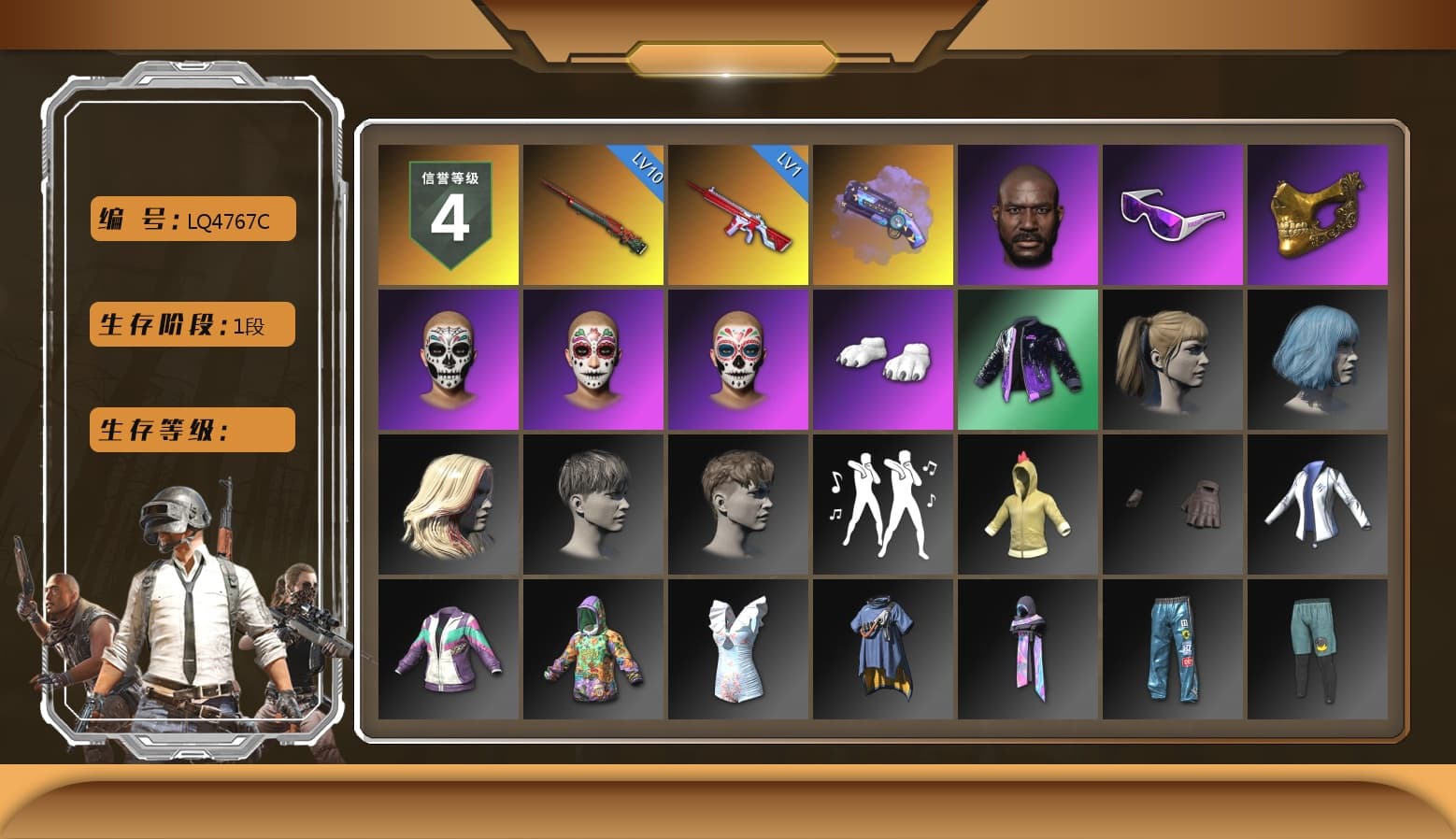Select the purple sequin jacket
Viewport: 1456px width, 839px height.
tap(1028, 359)
